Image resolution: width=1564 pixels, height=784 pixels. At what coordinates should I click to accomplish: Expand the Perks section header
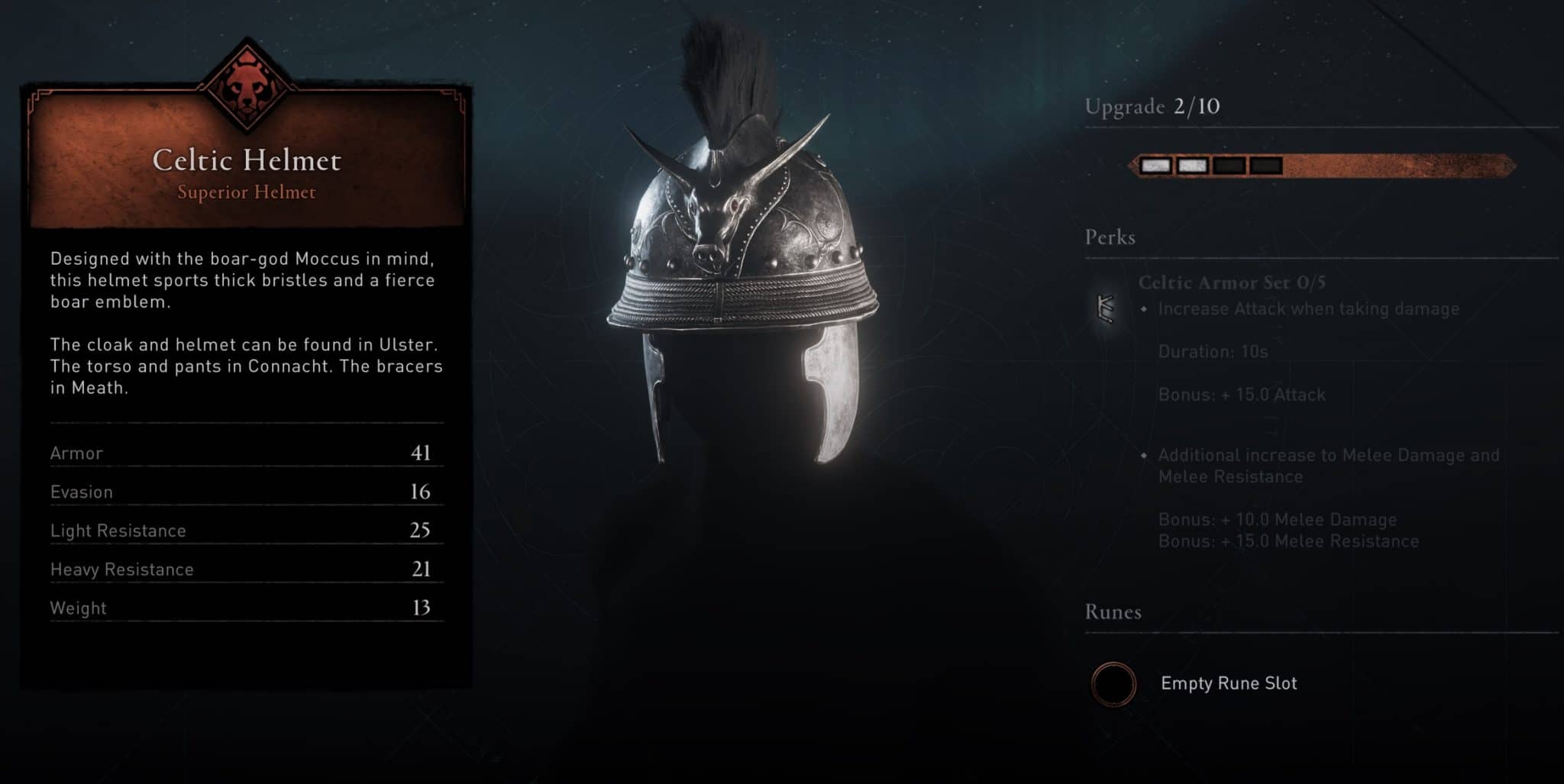[1108, 237]
